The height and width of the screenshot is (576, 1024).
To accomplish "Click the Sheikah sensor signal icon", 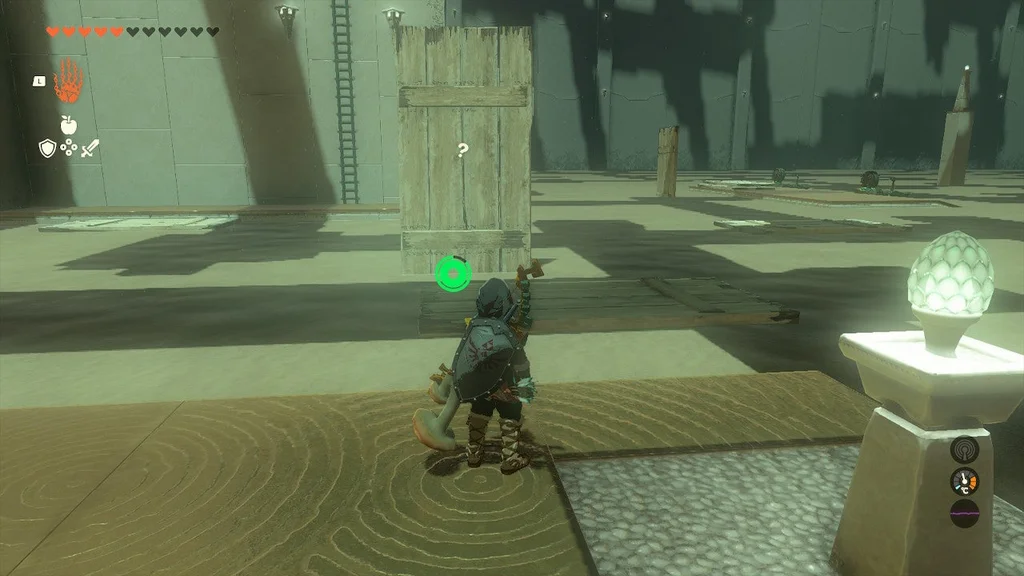I will click(x=964, y=450).
